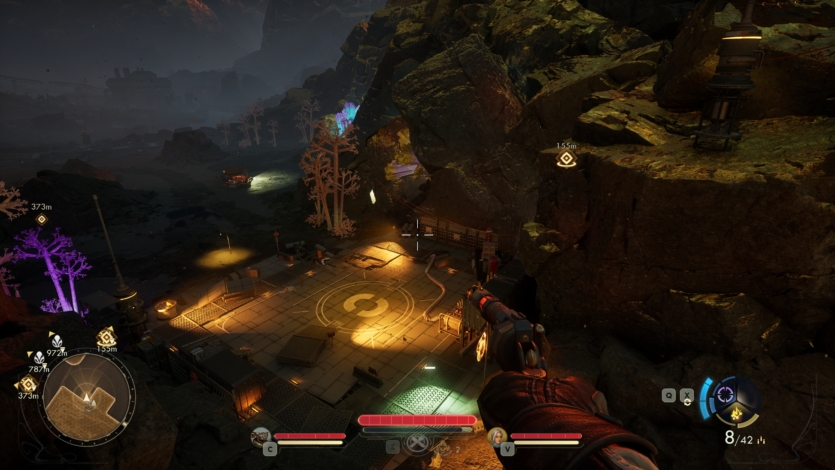The height and width of the screenshot is (470, 835).
Task: Click the 373m compass marker at left edge
Action: (41, 219)
